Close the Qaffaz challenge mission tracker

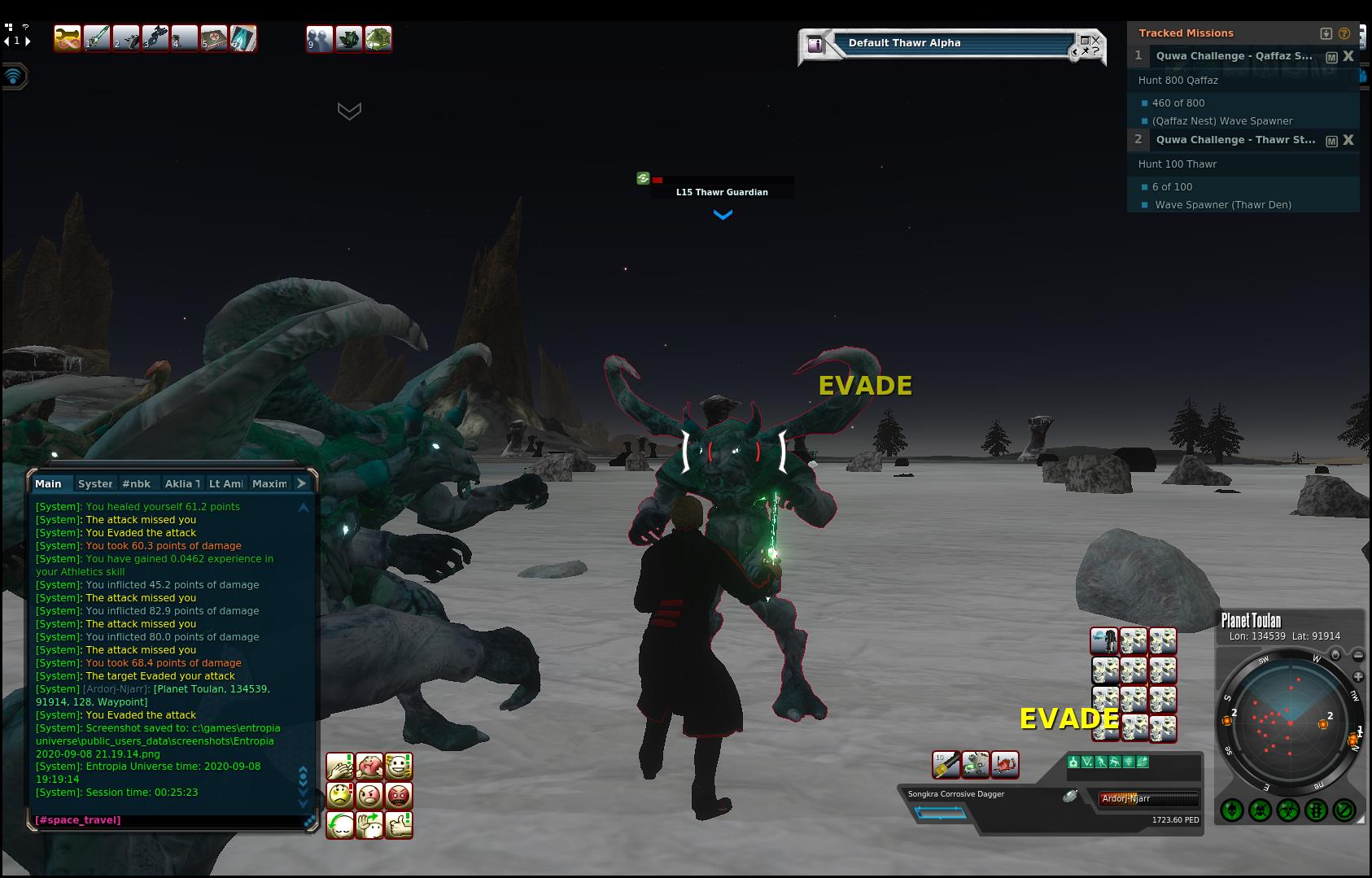(1348, 56)
